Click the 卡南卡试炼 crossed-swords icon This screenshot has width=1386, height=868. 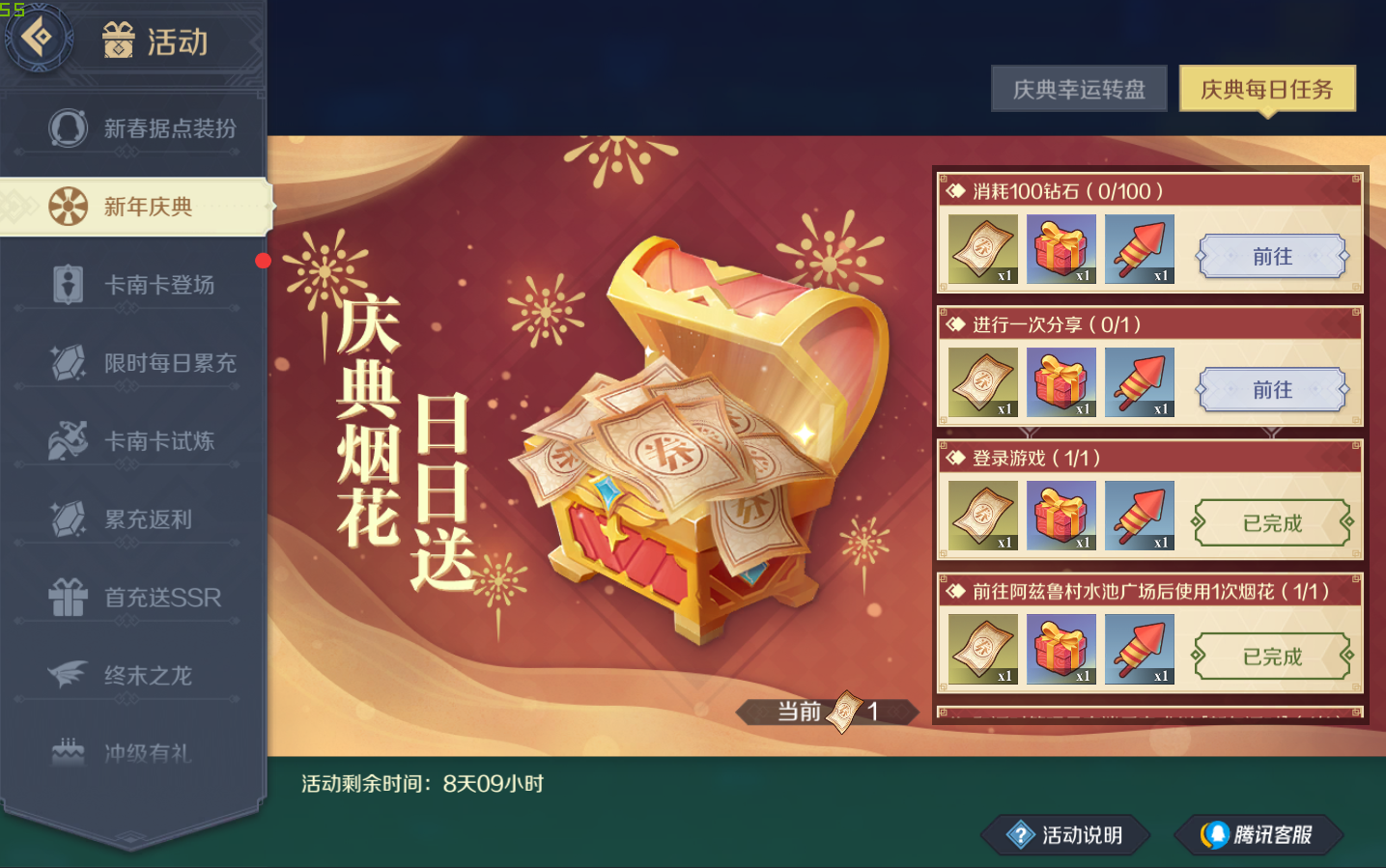pos(68,440)
